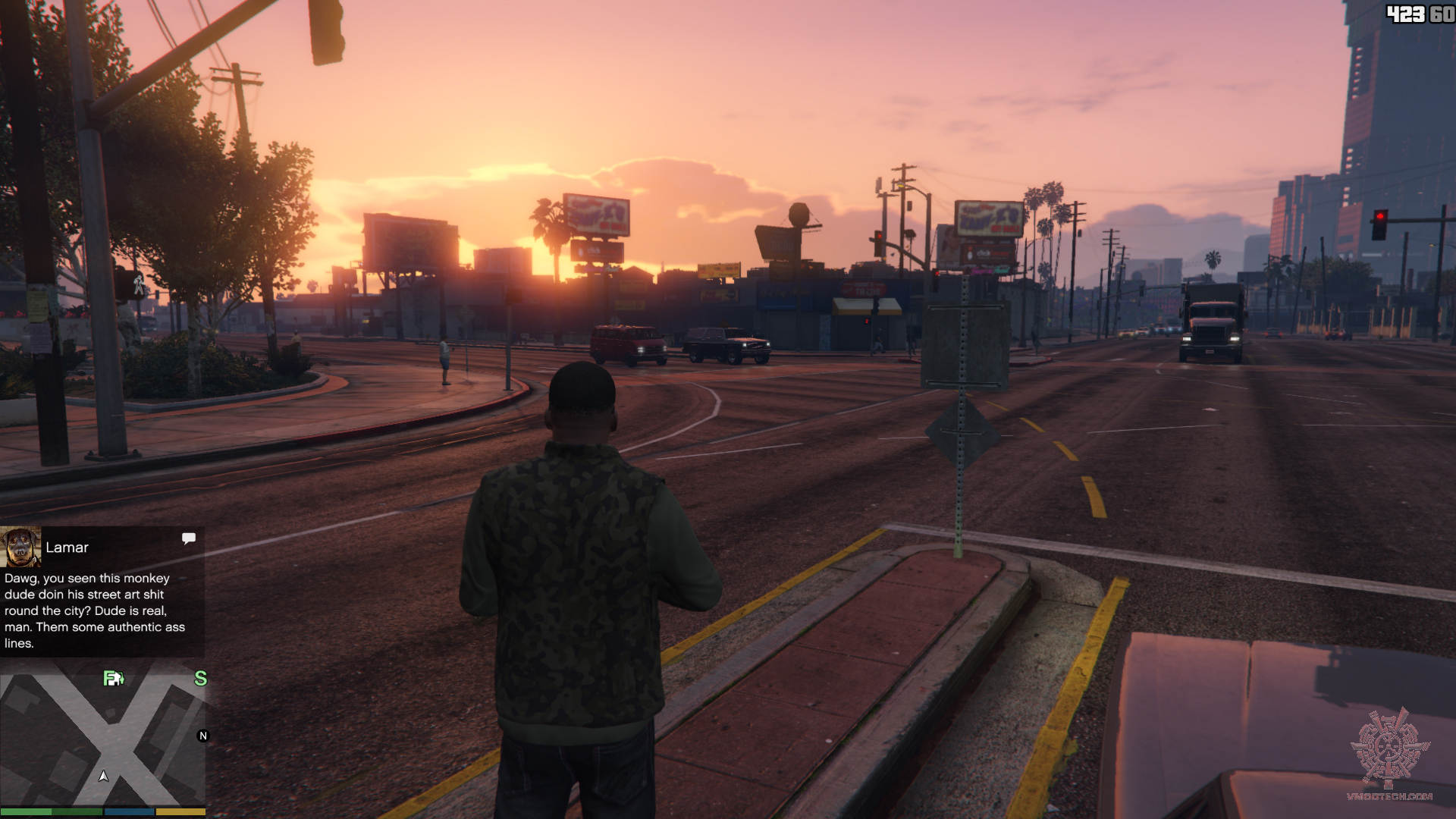Click Lamar's contact portrait
The image size is (1456, 819).
point(20,547)
